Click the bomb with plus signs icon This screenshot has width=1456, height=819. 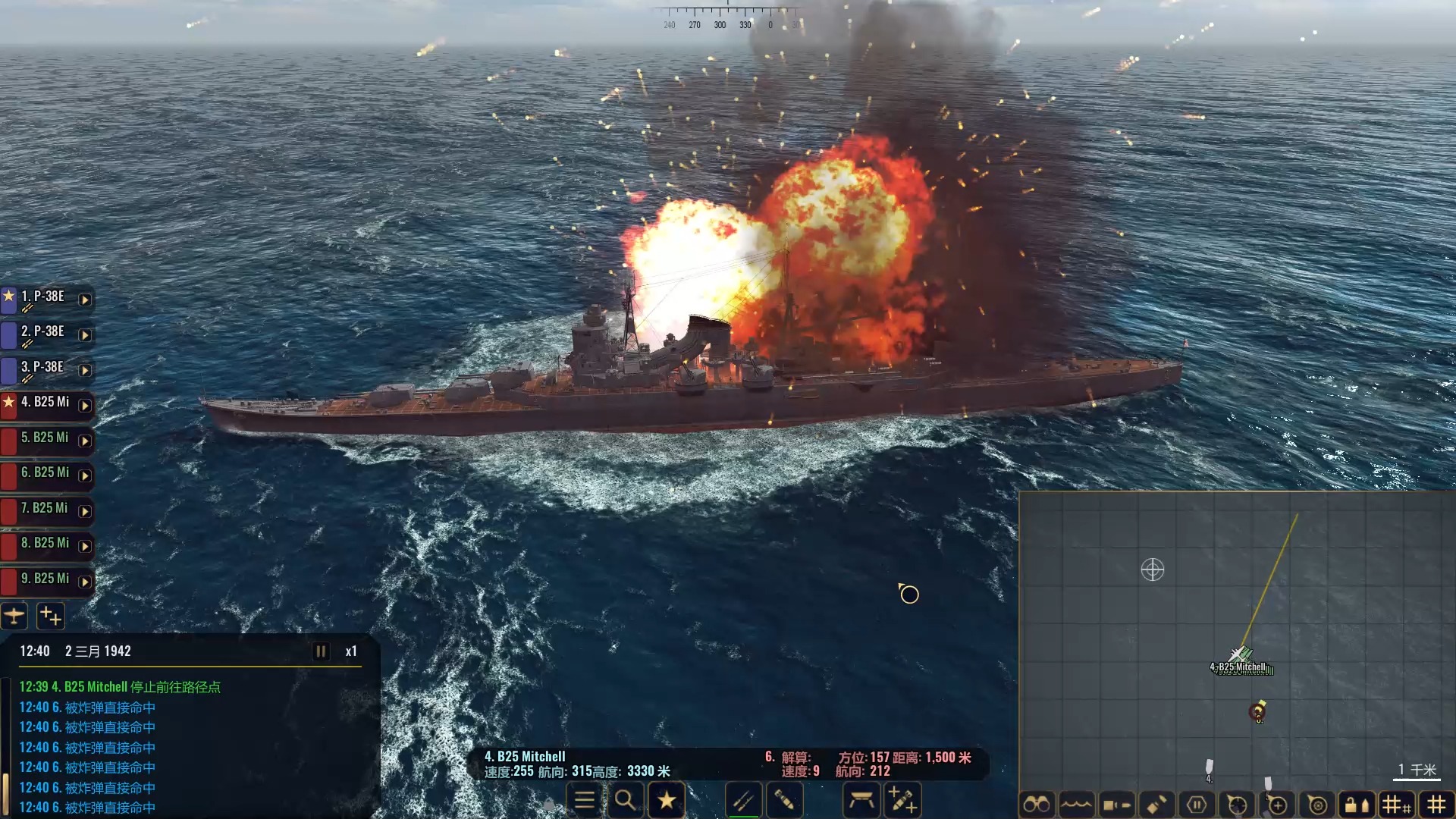coord(902,800)
